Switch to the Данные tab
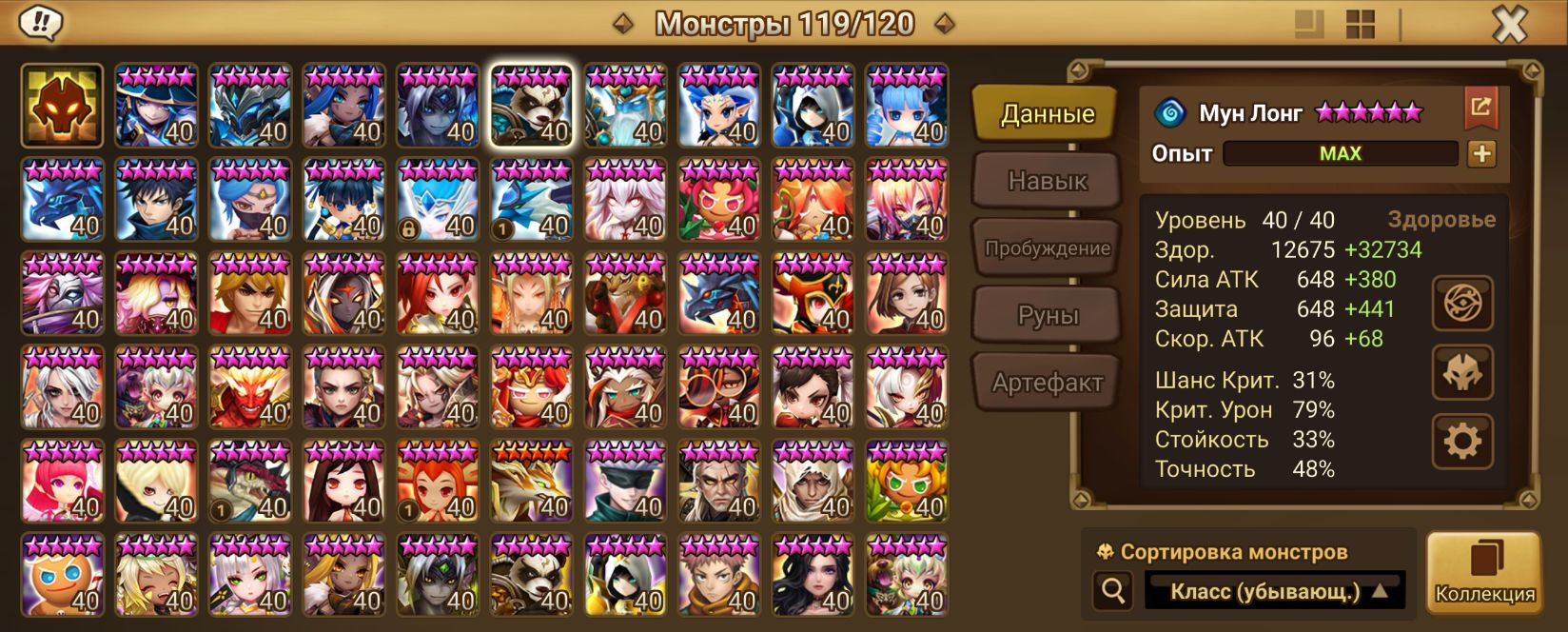The width and height of the screenshot is (1568, 632). click(1047, 114)
